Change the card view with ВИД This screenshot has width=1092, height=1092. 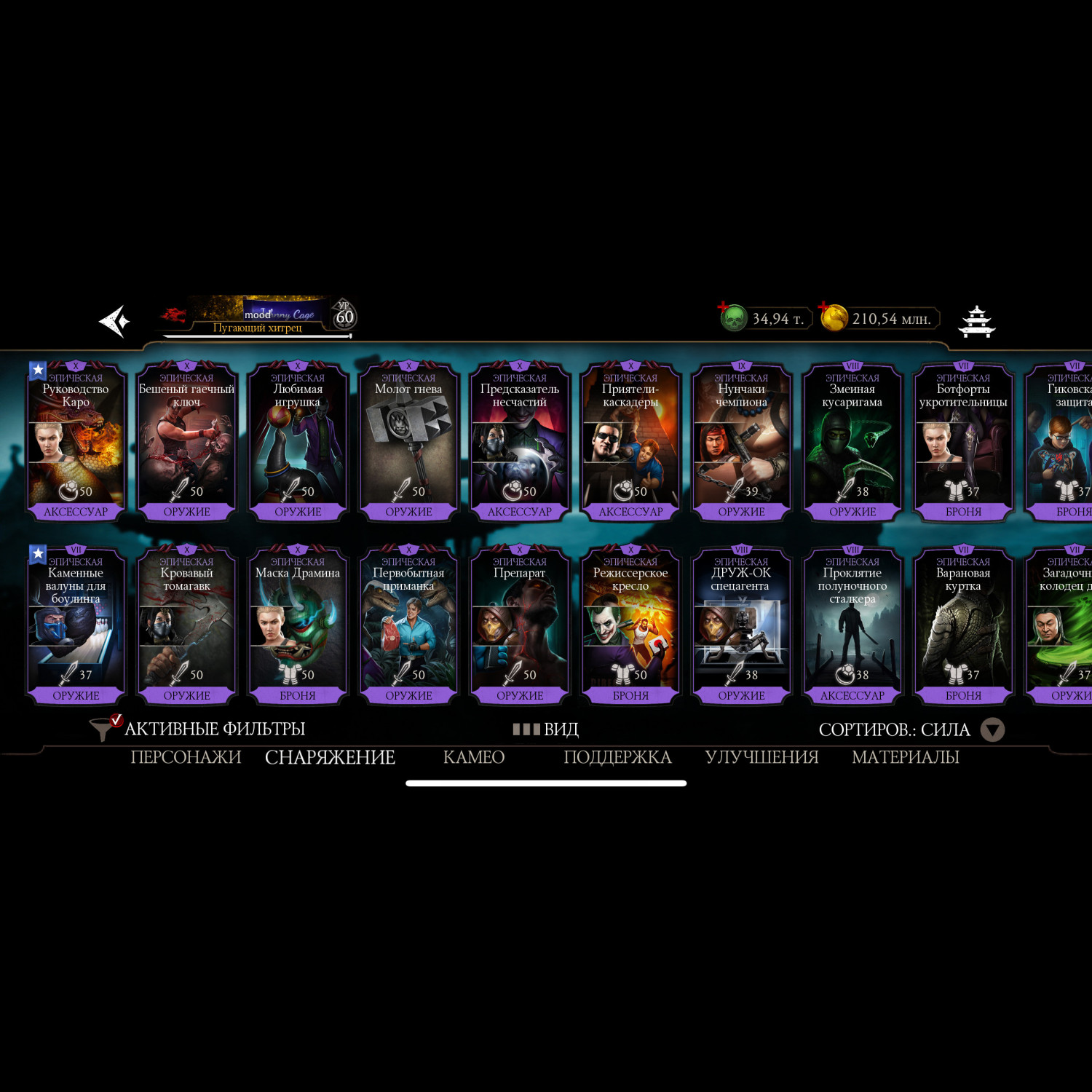(x=546, y=729)
